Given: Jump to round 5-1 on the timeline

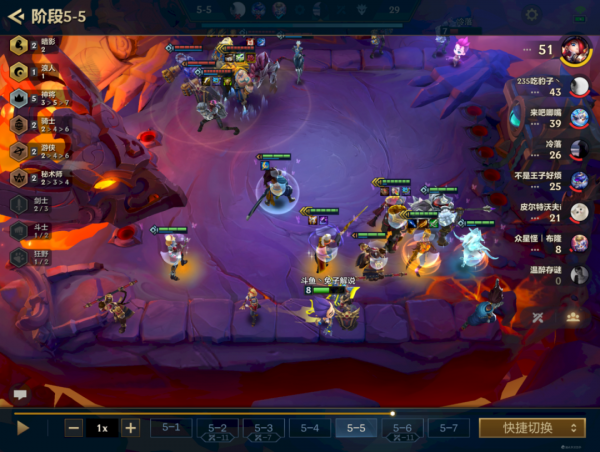Looking at the screenshot, I should (x=171, y=428).
